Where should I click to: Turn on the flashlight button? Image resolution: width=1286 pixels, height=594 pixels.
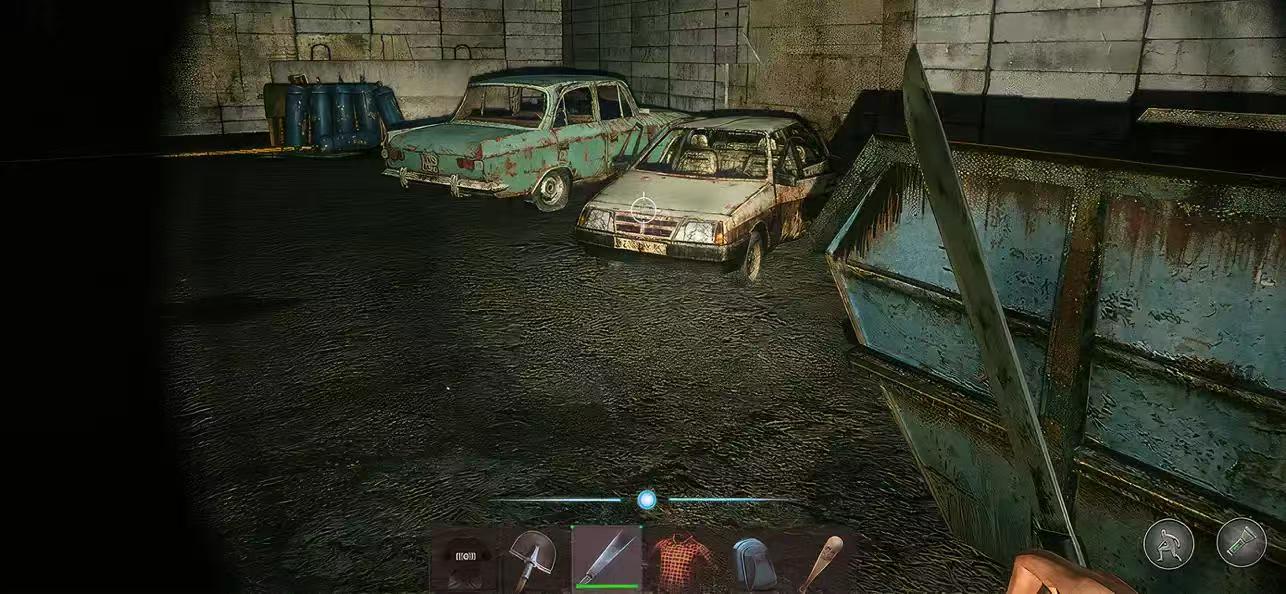pos(1241,543)
